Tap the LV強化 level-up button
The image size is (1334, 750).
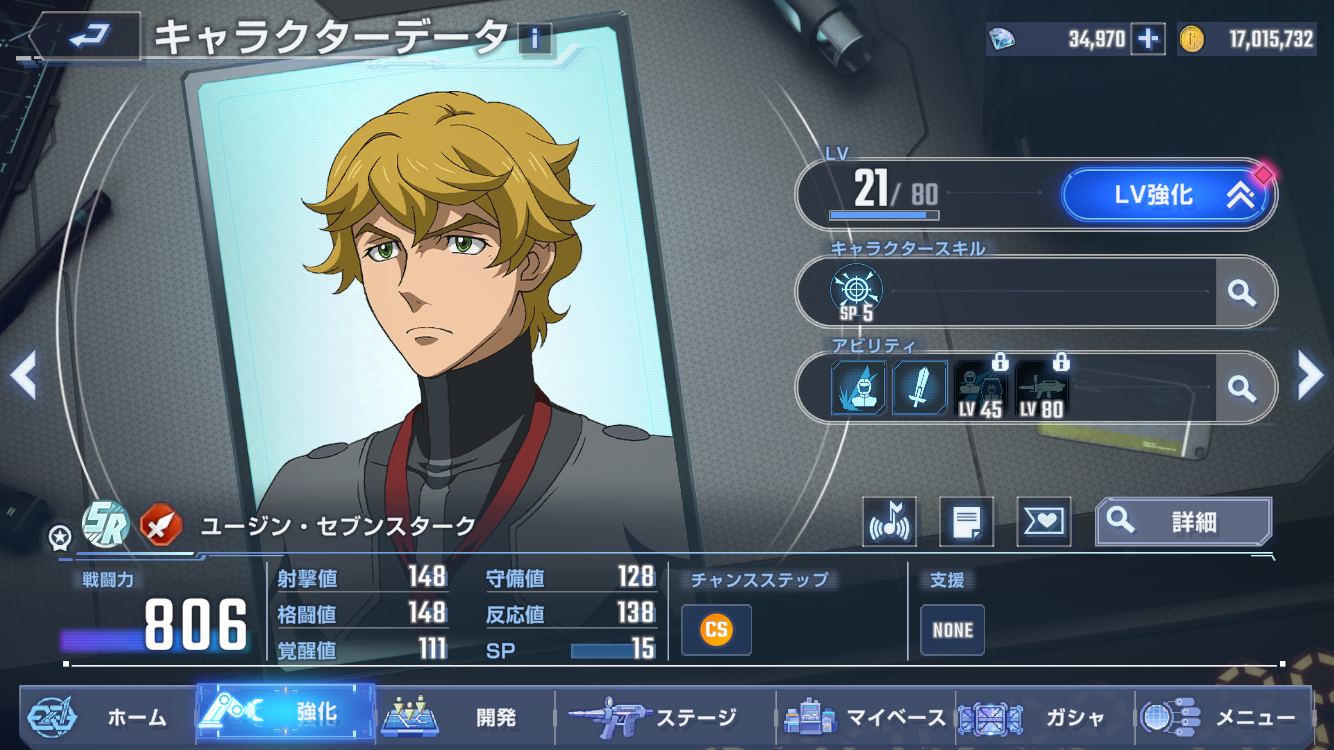coord(1167,194)
